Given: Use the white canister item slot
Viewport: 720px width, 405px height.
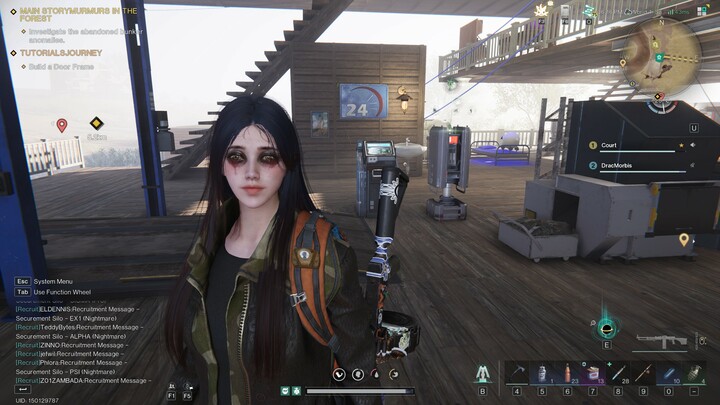Looking at the screenshot, I should 541,373.
